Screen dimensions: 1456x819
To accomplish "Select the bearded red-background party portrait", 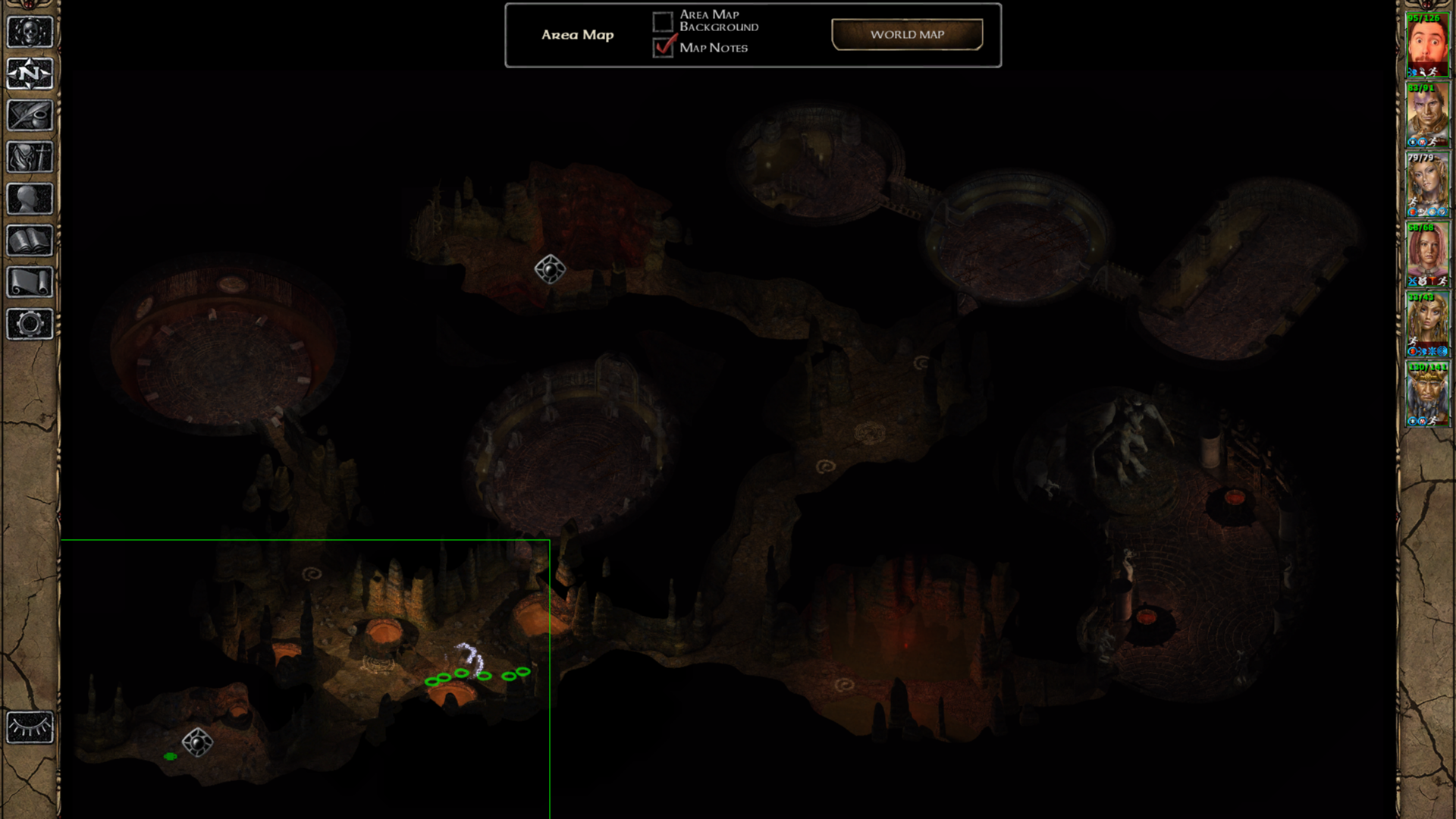I will 1427,44.
